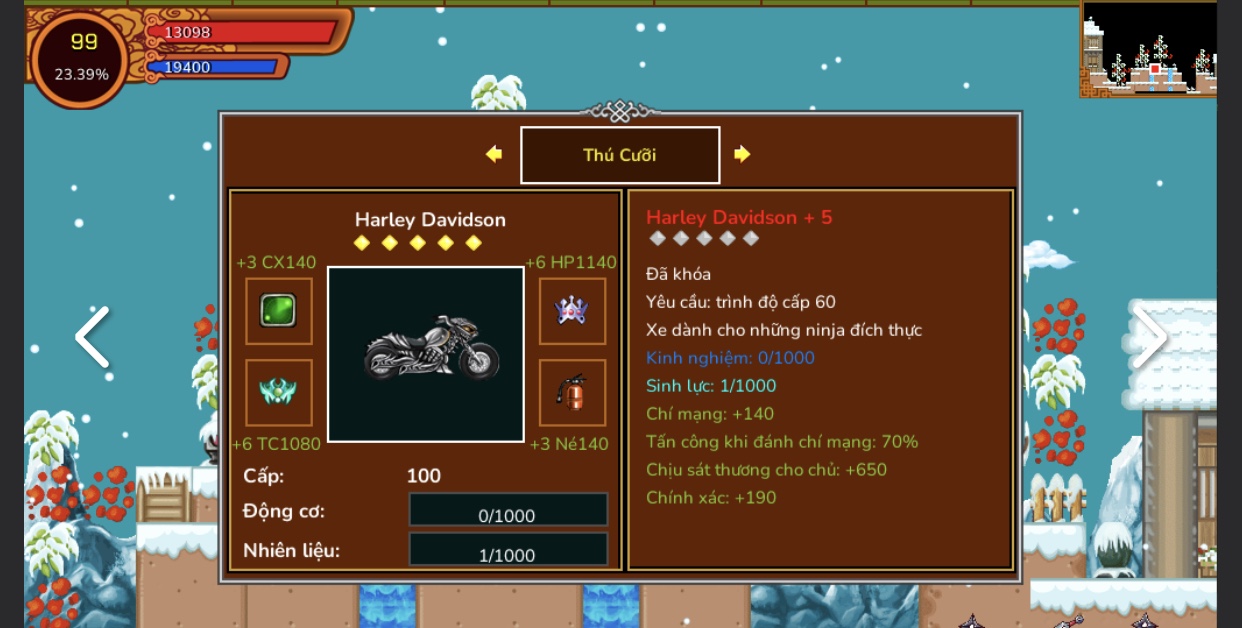Select the crown emblem HP1140 slot
The height and width of the screenshot is (628, 1242).
click(x=572, y=311)
